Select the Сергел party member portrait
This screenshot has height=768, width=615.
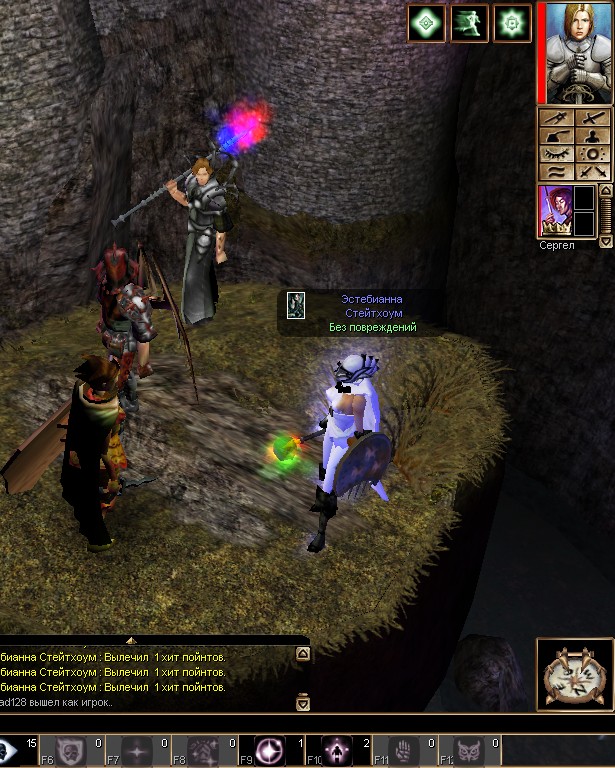coord(553,212)
